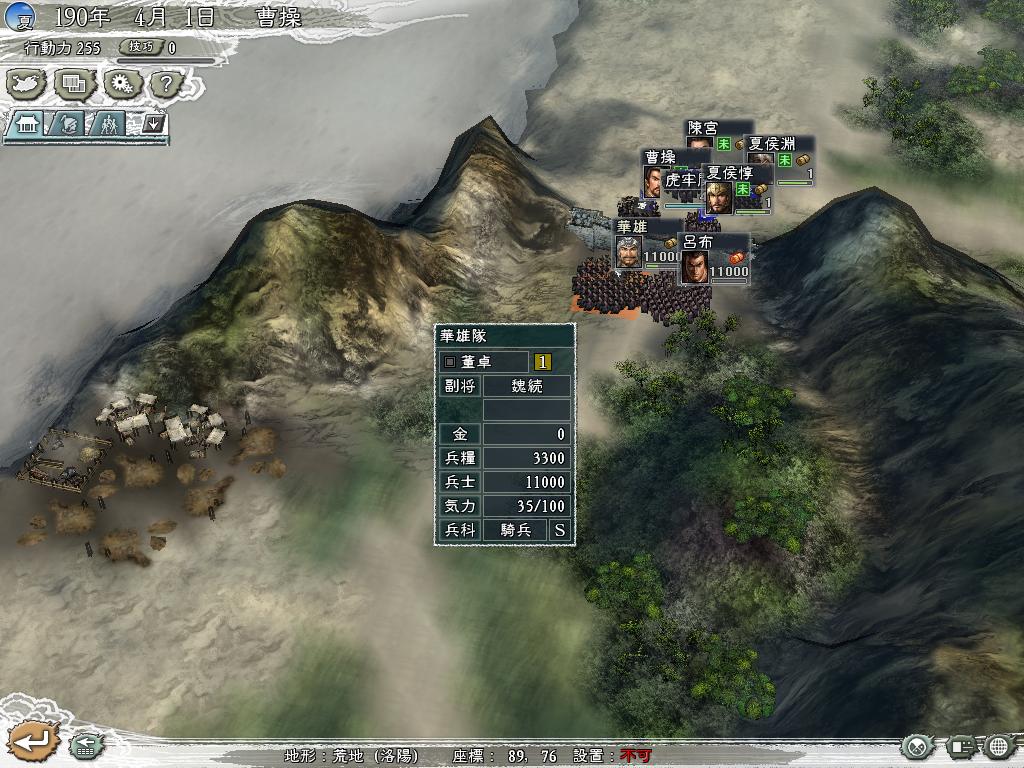Switch to the troop units tab
This screenshot has width=1024, height=768.
[x=110, y=124]
